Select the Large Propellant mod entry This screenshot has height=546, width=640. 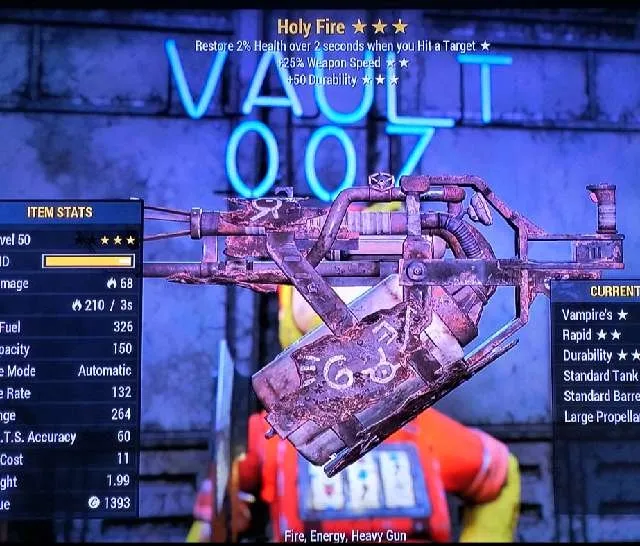601,417
